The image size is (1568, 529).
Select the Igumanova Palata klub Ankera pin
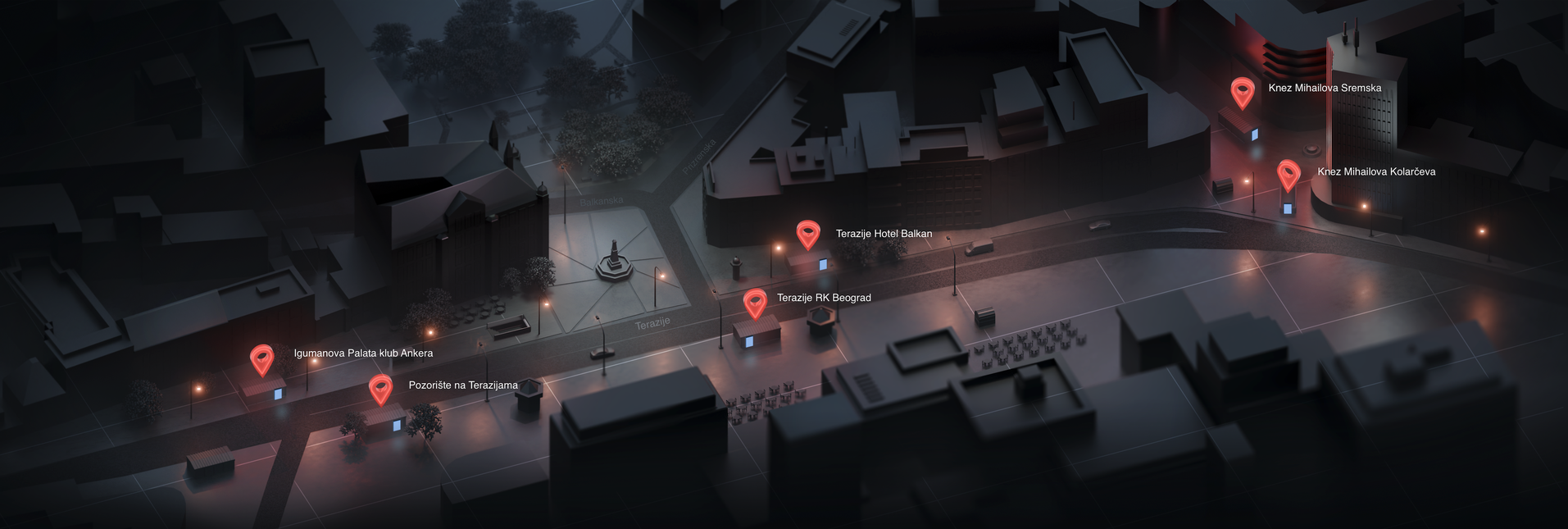click(261, 358)
